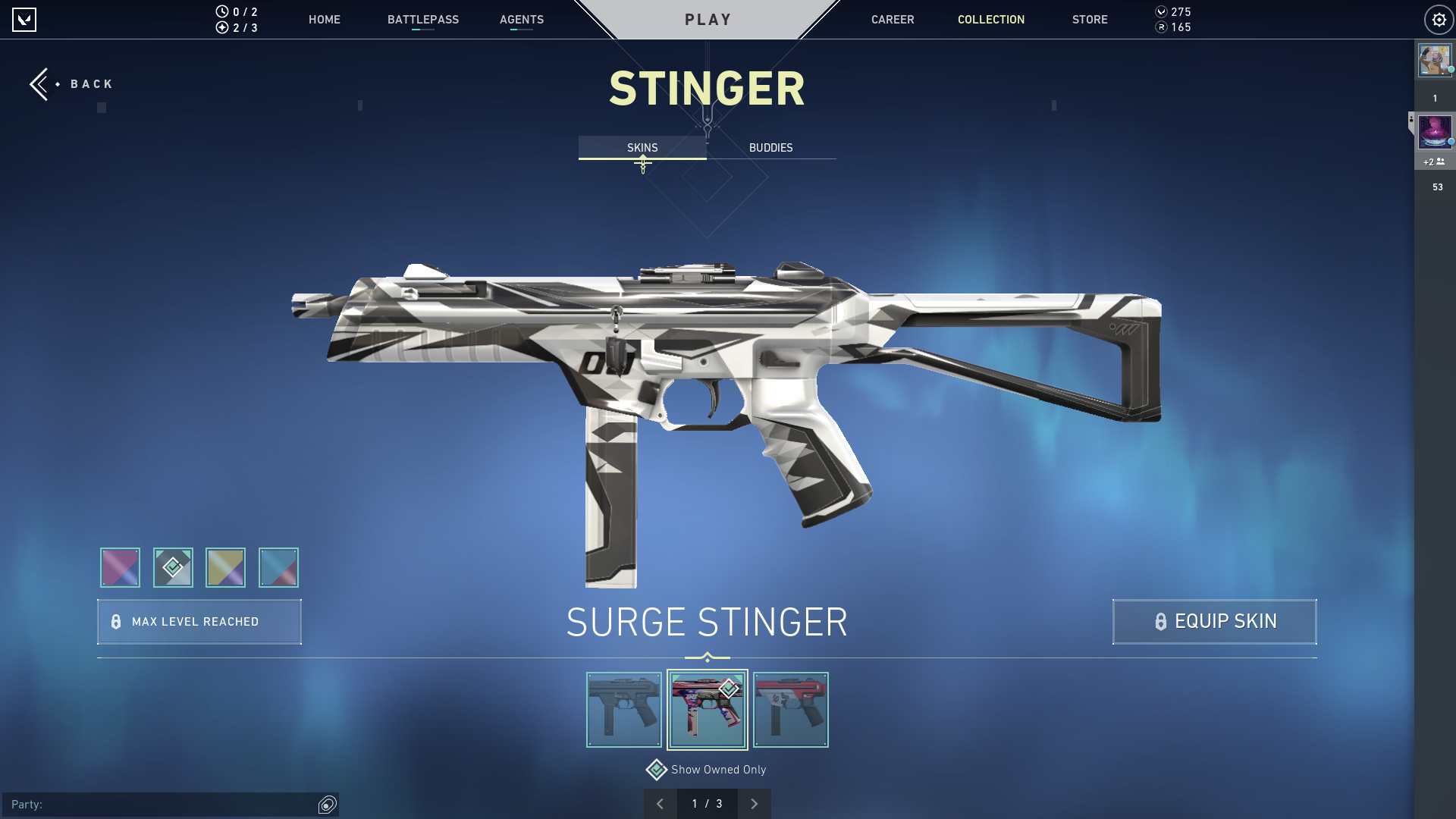Go back a page with left arrow
Viewport: 1456px width, 819px height.
660,803
